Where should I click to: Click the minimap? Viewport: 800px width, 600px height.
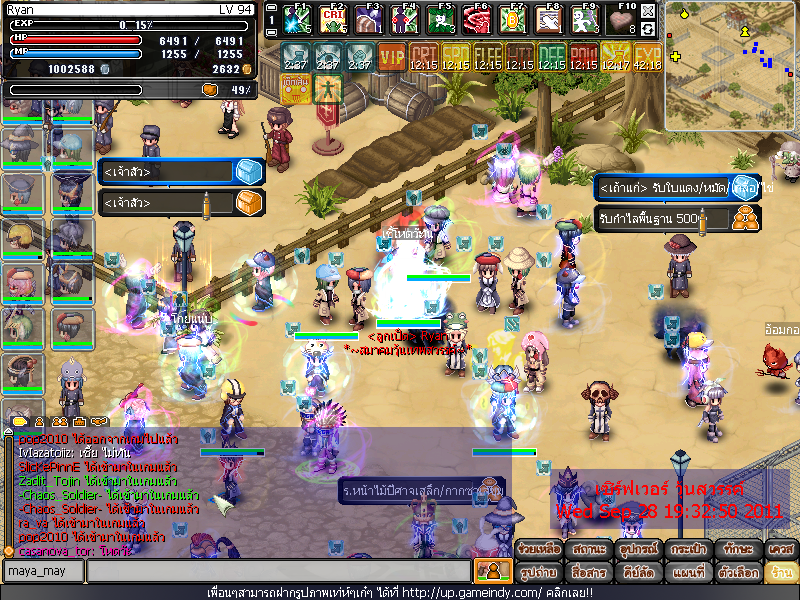coord(730,65)
